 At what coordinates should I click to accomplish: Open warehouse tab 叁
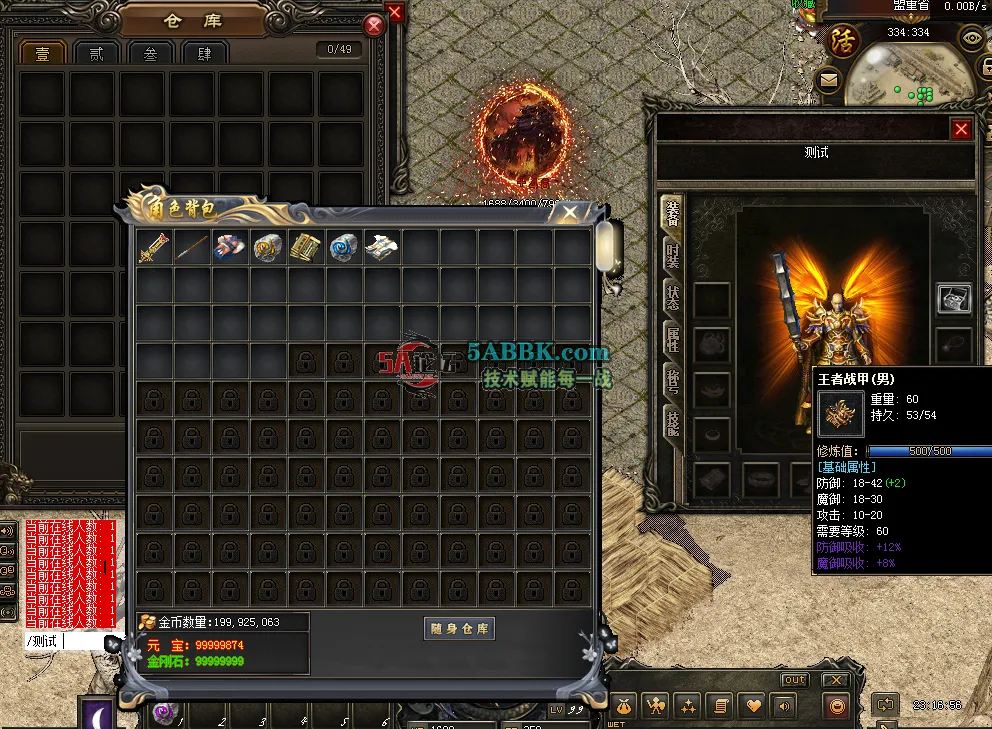(x=150, y=54)
